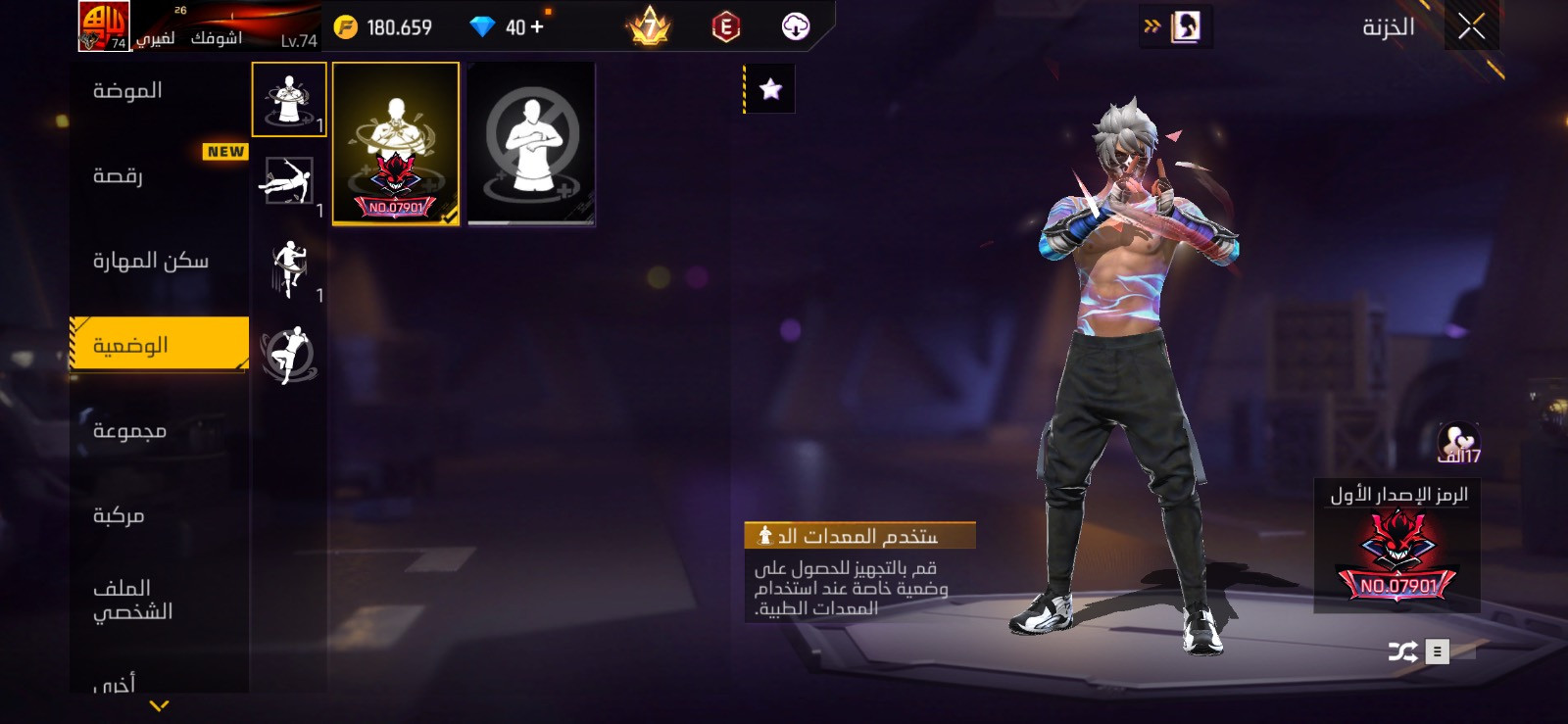Select the equipped NO.07901 pose tile
This screenshot has height=724, width=1568.
[x=396, y=144]
